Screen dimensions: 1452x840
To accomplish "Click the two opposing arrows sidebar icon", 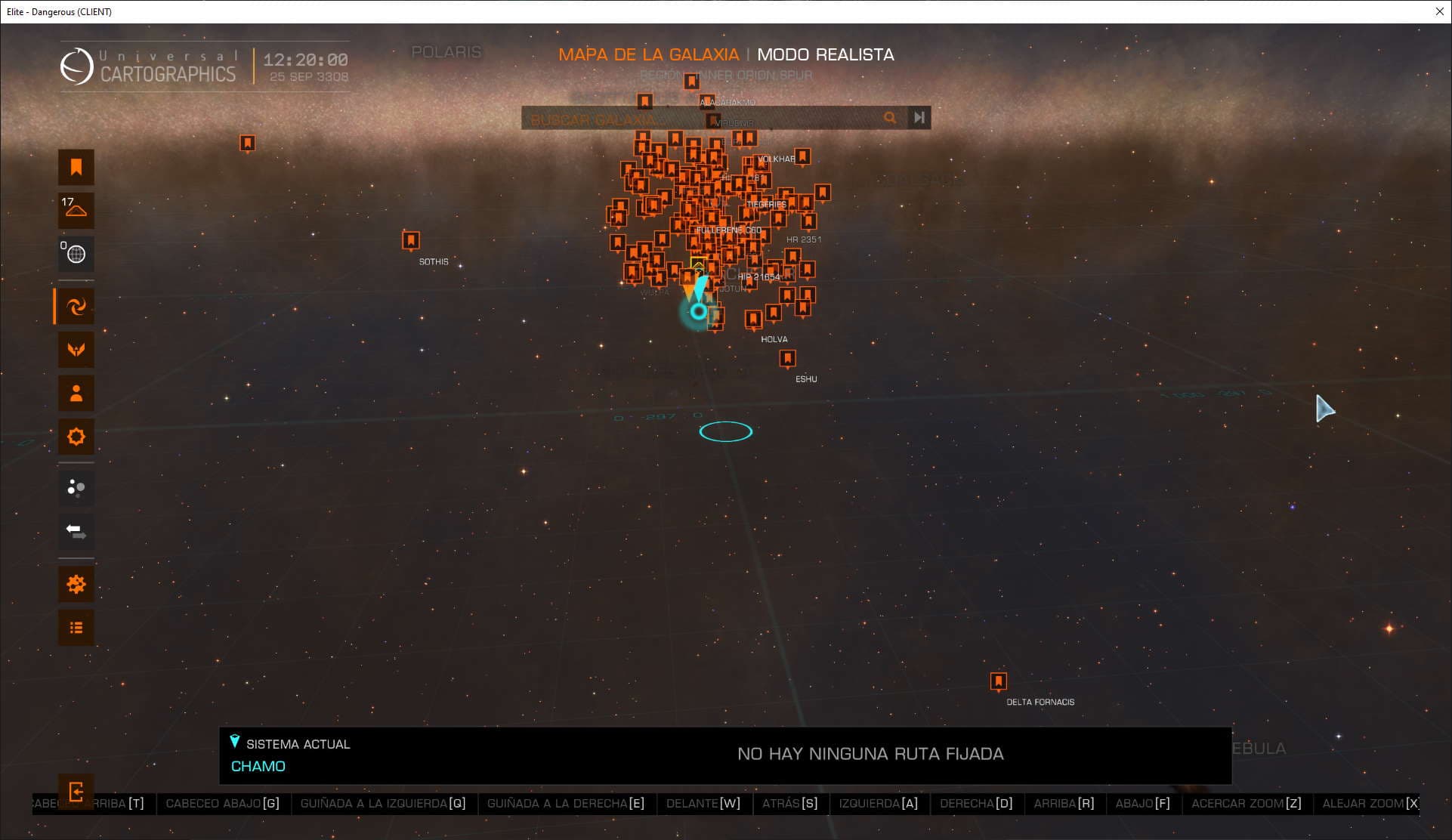I will coord(76,531).
